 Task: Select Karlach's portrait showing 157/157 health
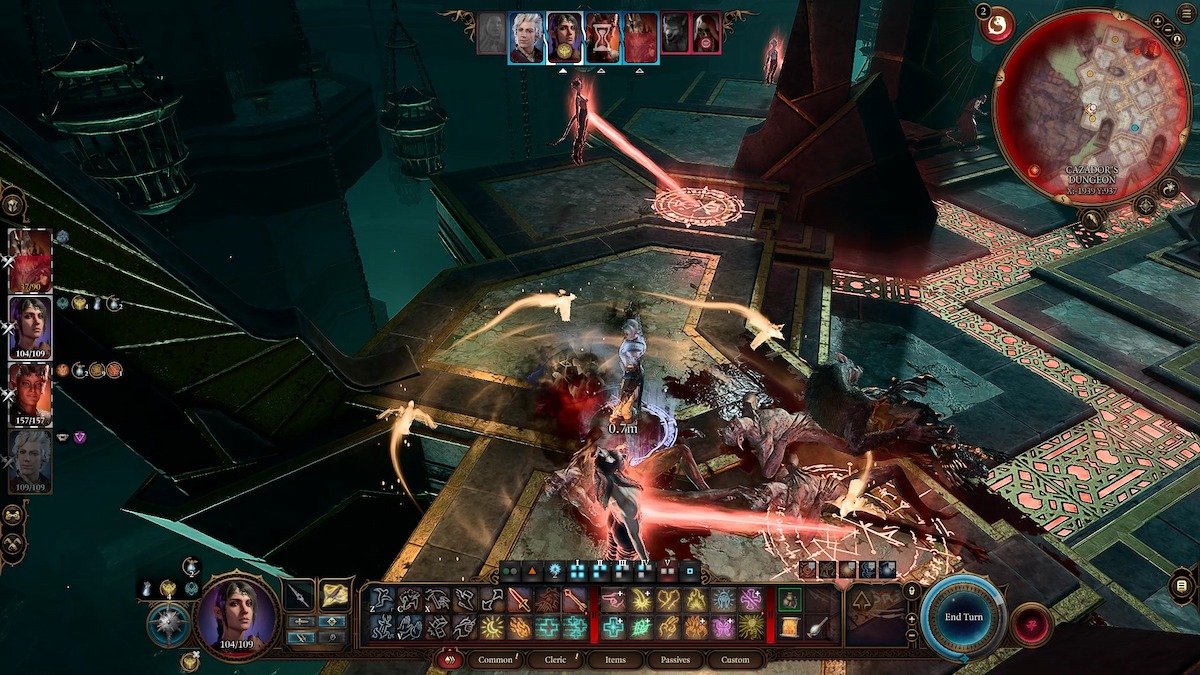30,392
